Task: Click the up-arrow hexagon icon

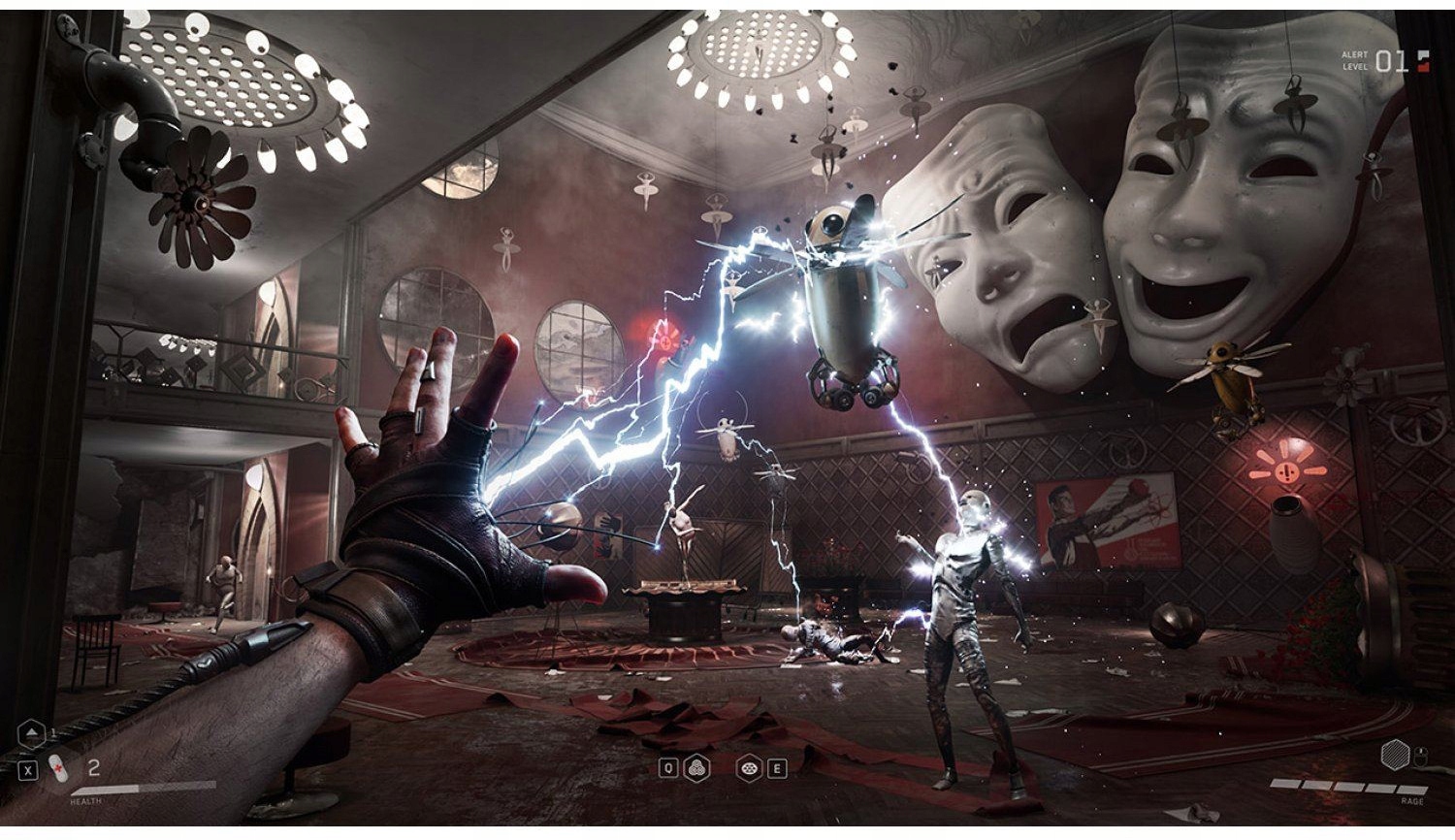Action: click(32, 732)
